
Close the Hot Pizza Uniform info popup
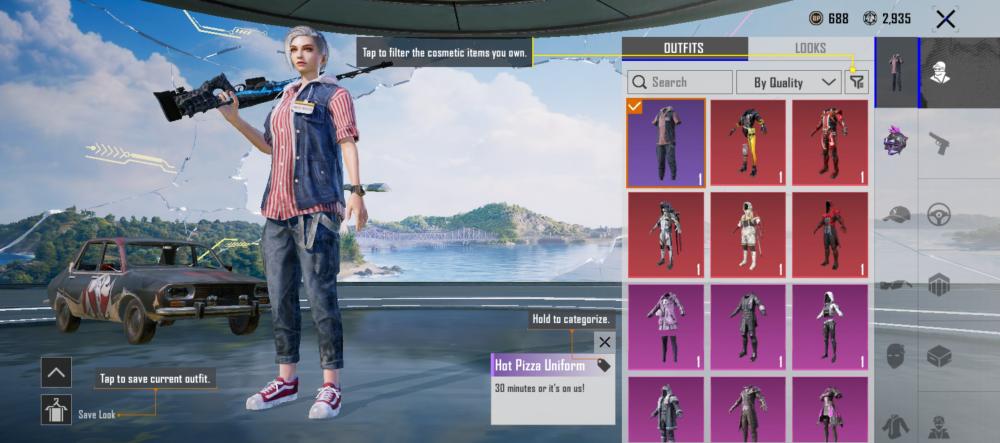coord(604,342)
